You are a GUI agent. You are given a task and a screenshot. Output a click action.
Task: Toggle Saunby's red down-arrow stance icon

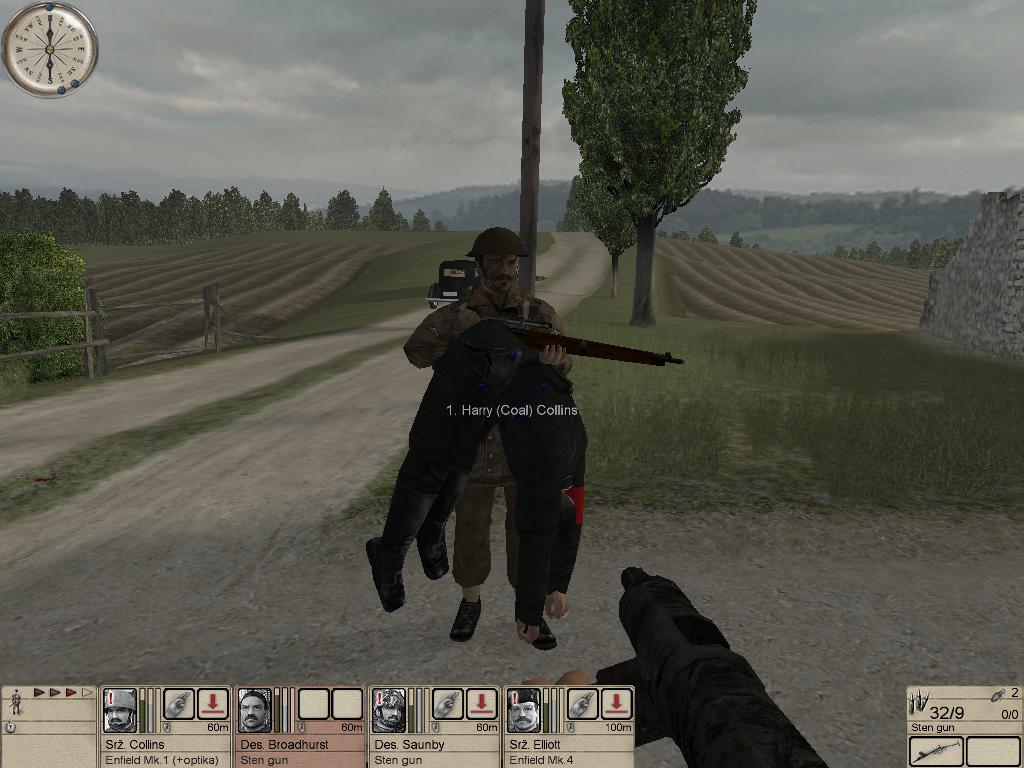(482, 704)
